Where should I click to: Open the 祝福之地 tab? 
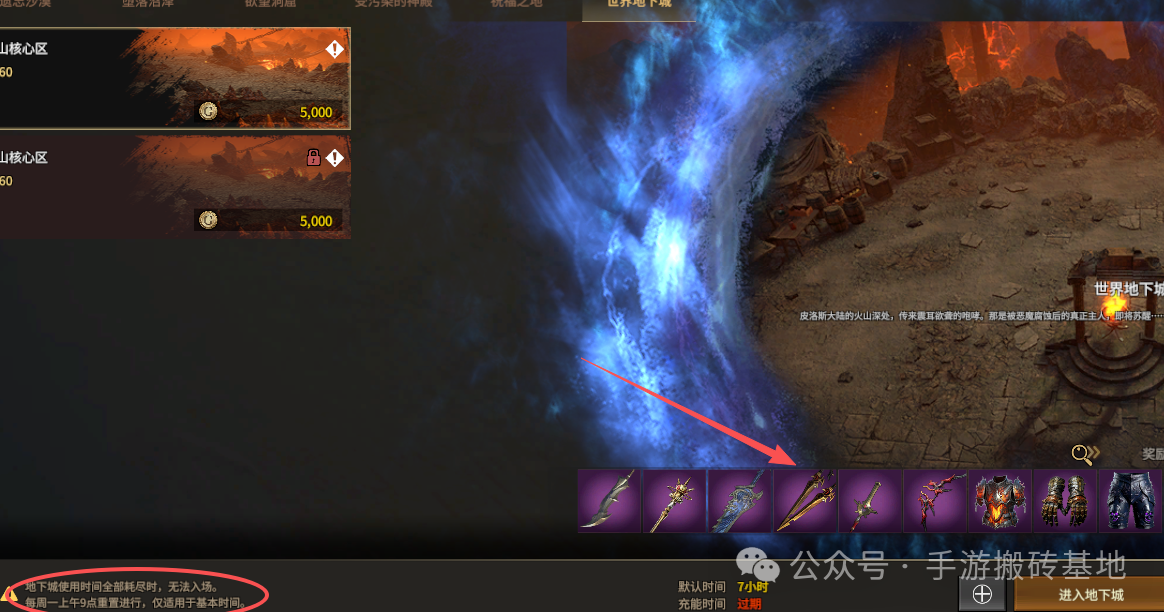[515, 6]
